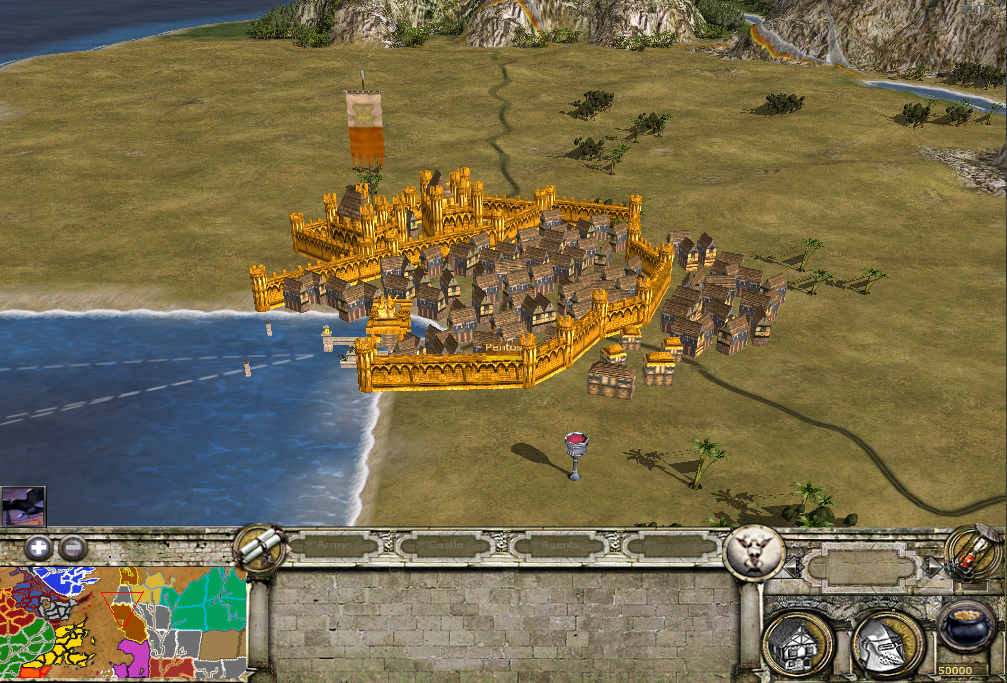Image resolution: width=1007 pixels, height=683 pixels.
Task: Open the missions scroll button
Action: coord(258,547)
